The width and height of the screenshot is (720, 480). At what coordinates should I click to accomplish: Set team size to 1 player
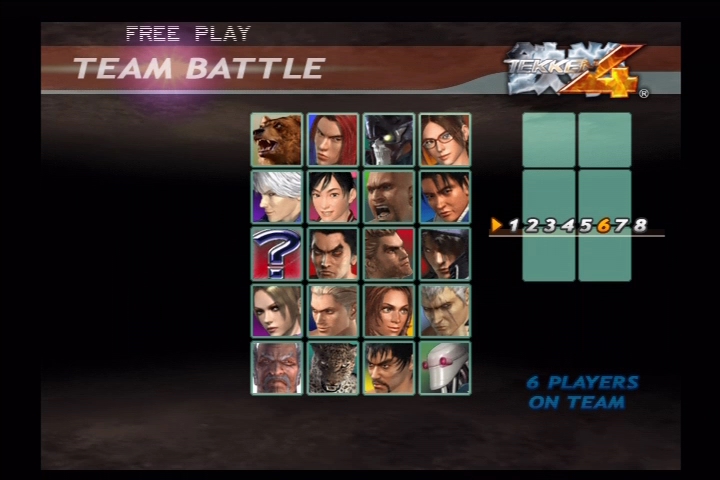(513, 225)
